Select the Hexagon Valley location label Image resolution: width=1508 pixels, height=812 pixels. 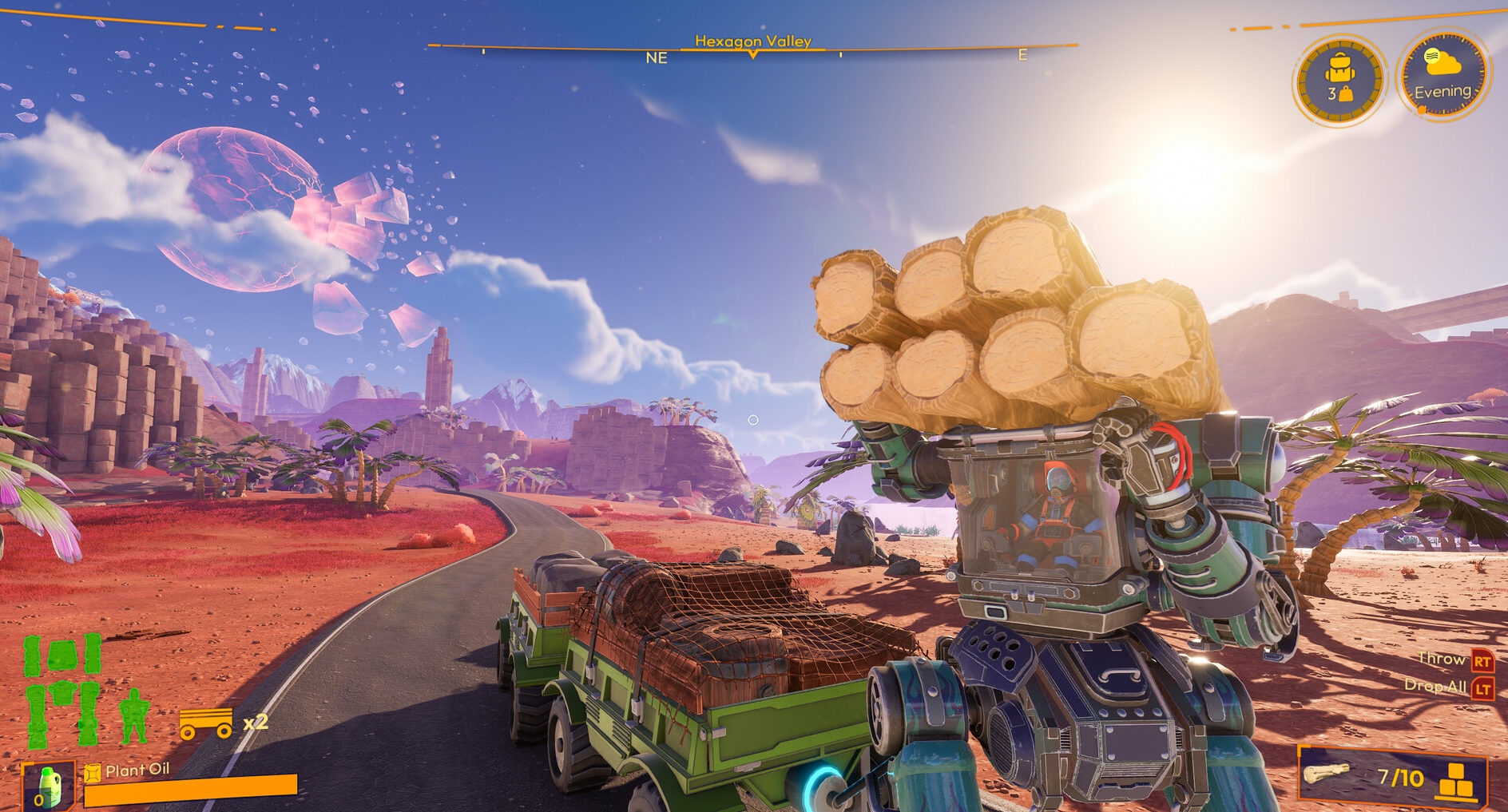752,38
